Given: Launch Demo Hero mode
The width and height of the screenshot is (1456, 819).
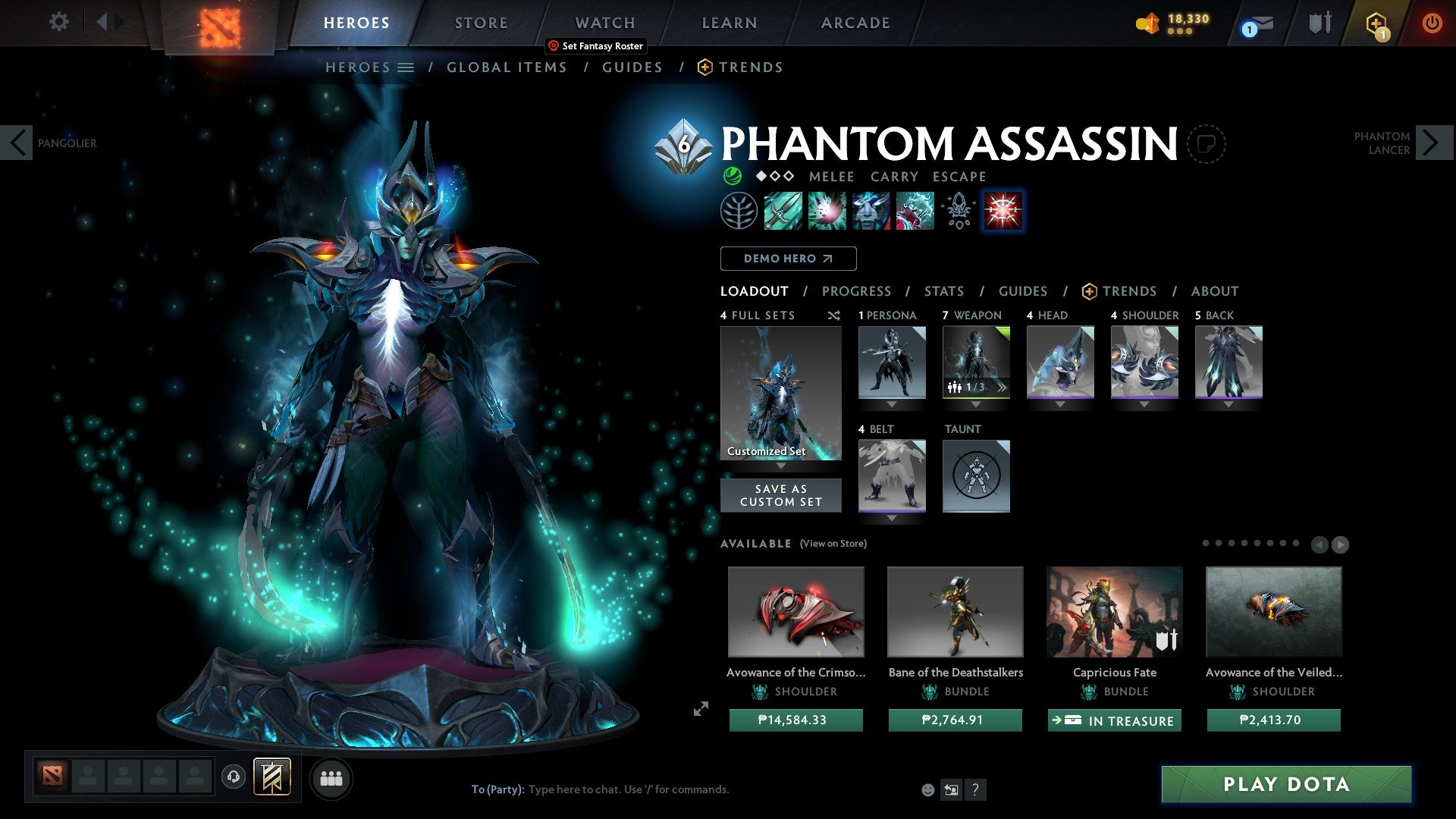Looking at the screenshot, I should [788, 259].
